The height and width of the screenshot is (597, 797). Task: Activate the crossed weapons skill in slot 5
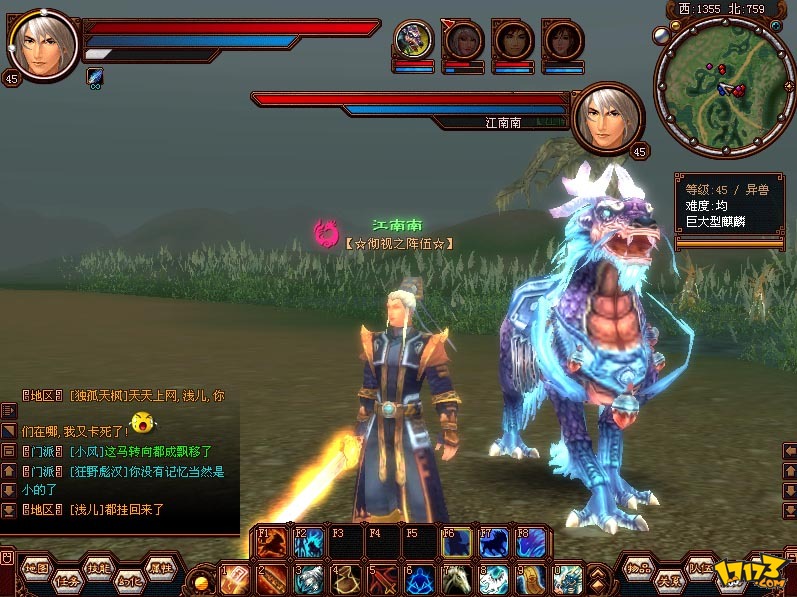pyautogui.click(x=383, y=579)
